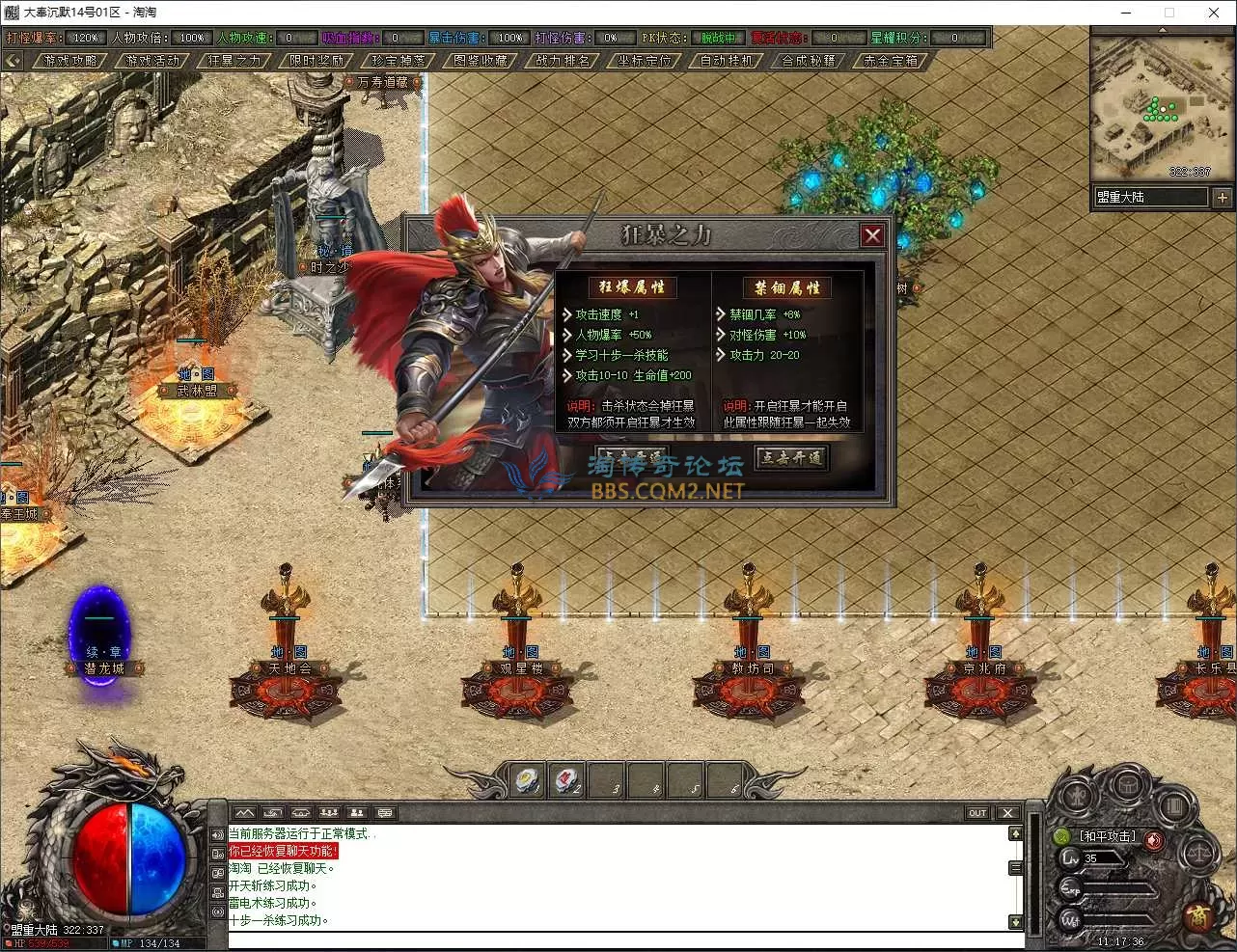Open the 游戏攻略 menu
Viewport: 1237px width, 952px height.
pos(71,60)
